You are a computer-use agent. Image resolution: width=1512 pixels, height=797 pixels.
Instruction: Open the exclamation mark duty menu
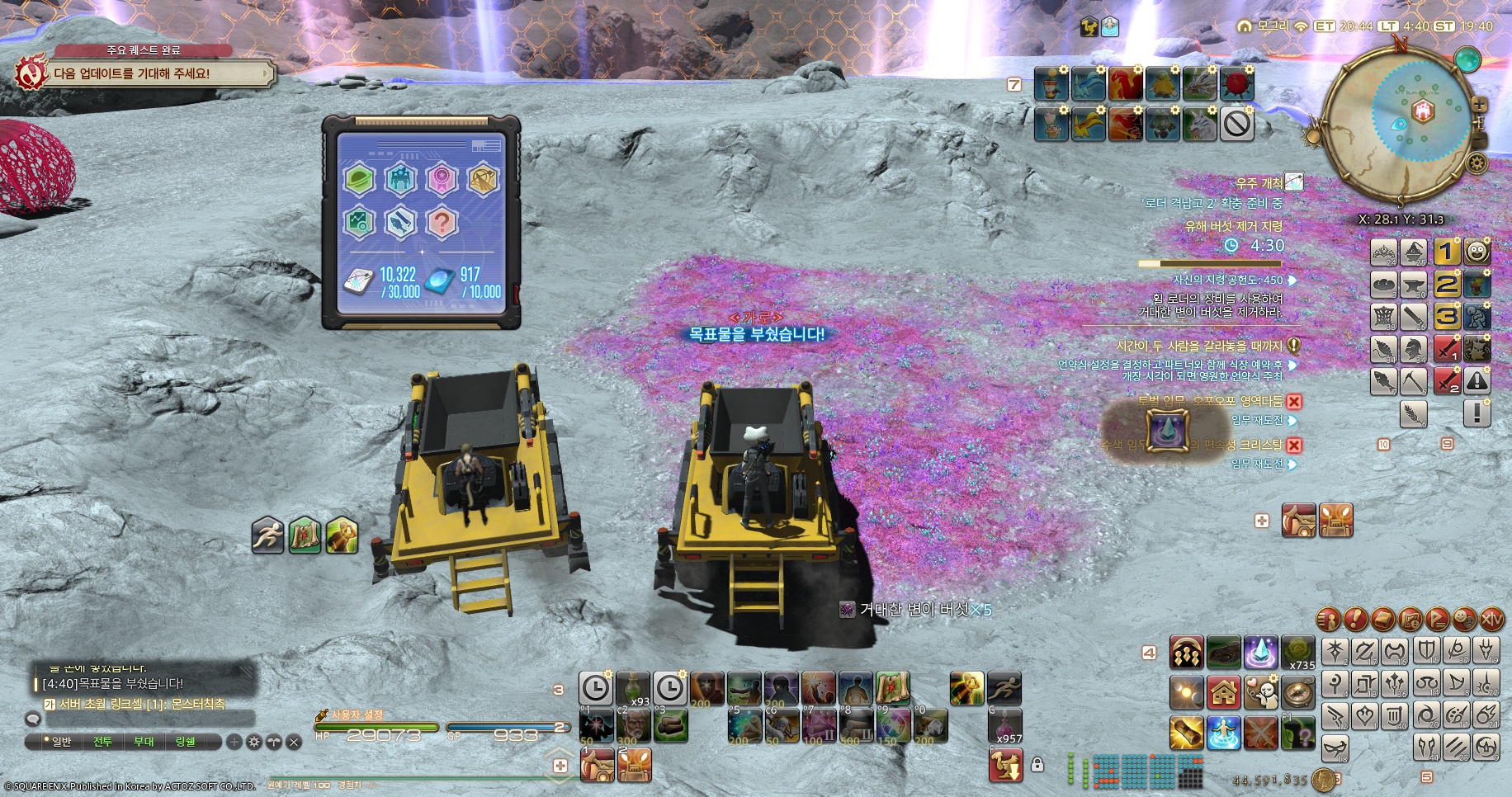1355,619
